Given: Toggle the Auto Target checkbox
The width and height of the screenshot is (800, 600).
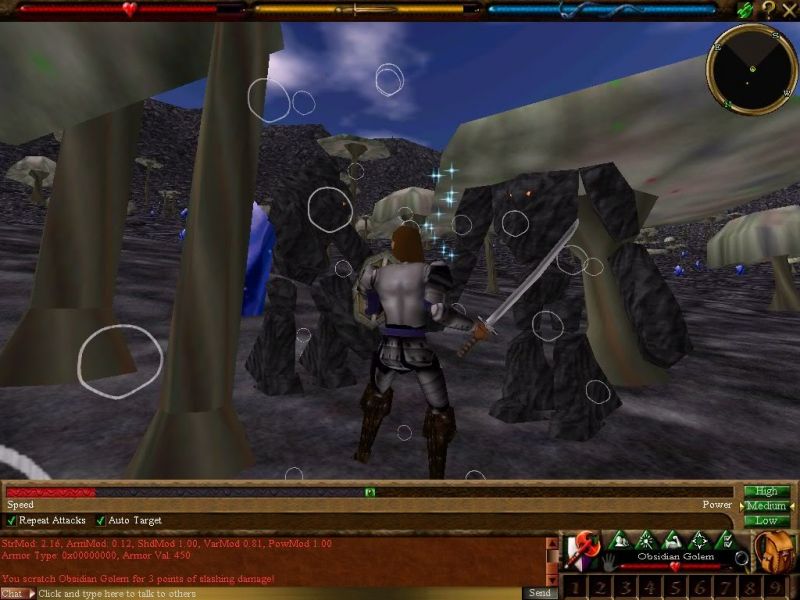Looking at the screenshot, I should (x=101, y=521).
